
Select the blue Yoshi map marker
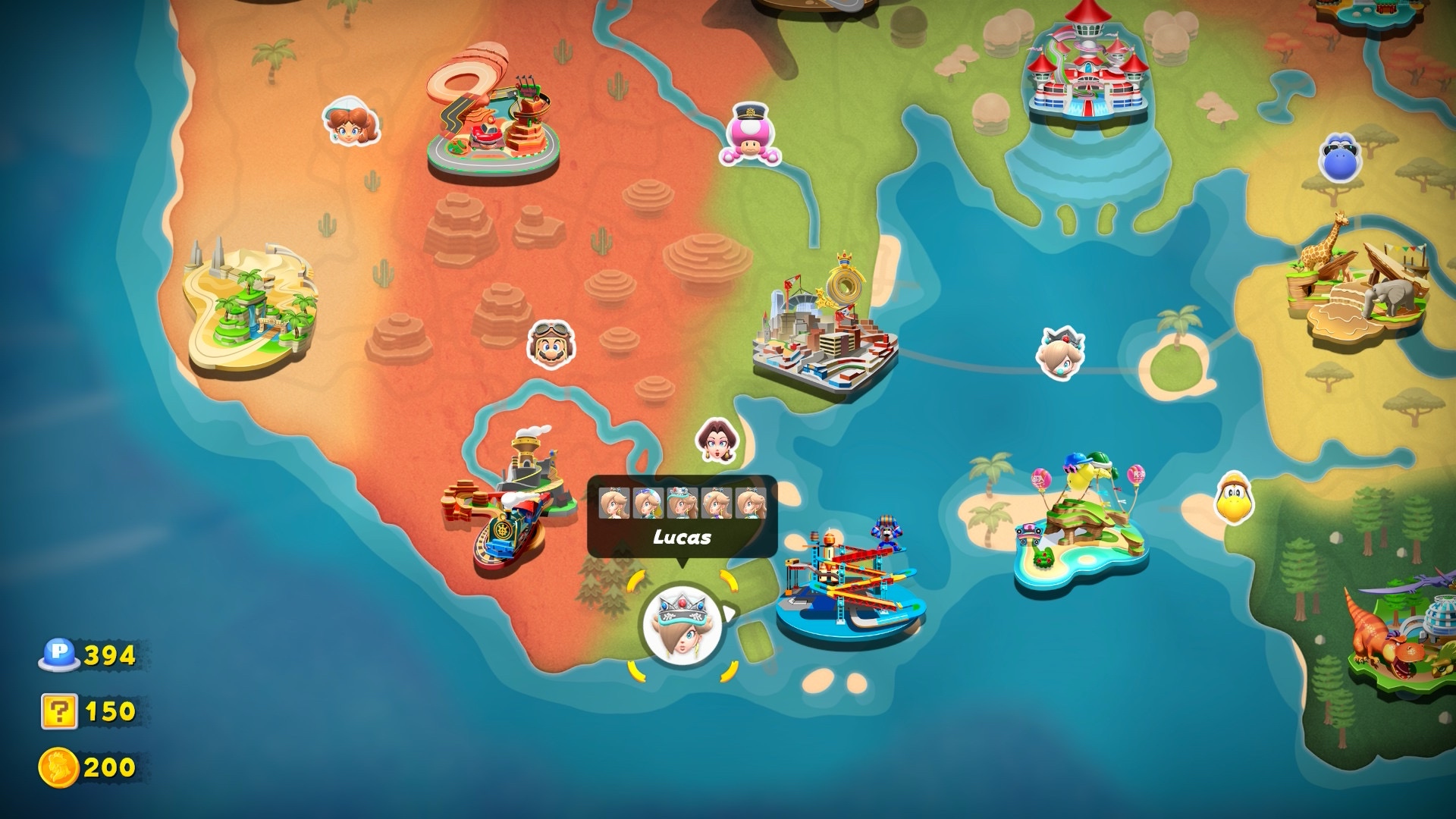tap(1341, 157)
